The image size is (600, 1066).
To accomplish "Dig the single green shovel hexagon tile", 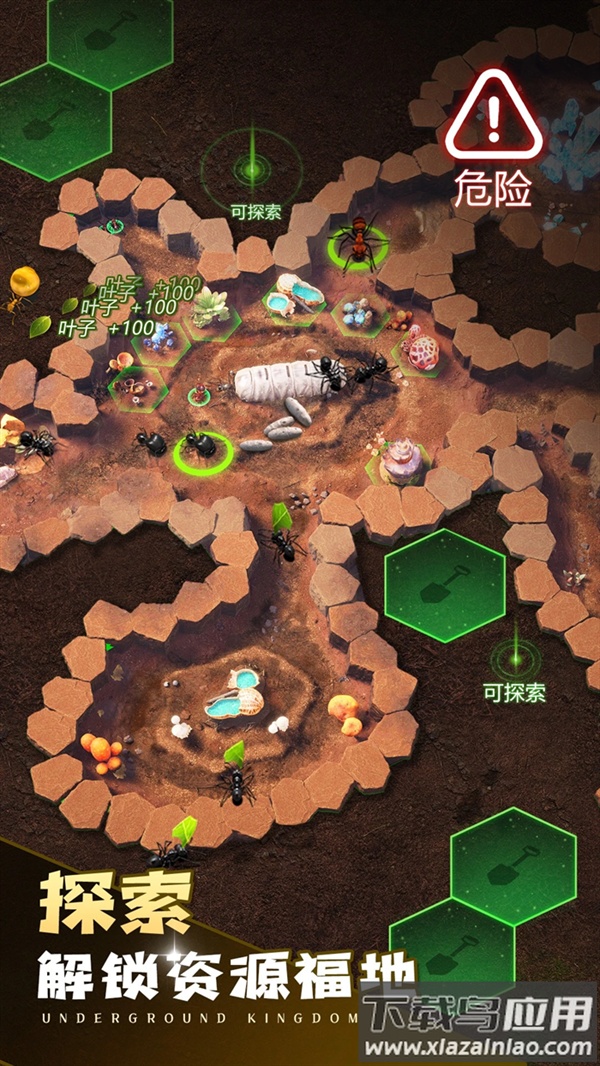I will pos(445,585).
